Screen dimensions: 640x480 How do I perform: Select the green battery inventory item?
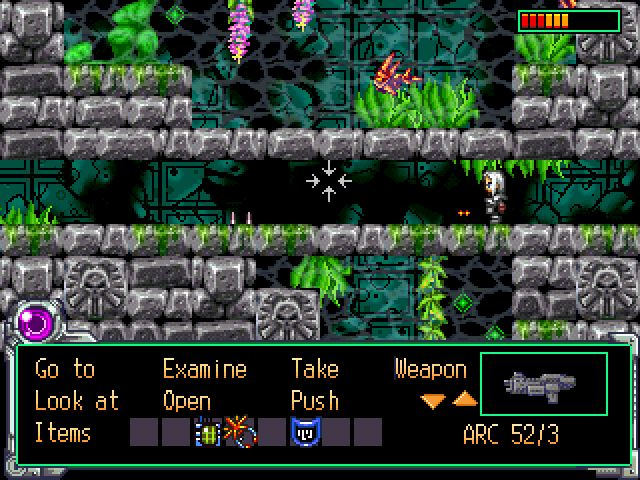coord(208,433)
